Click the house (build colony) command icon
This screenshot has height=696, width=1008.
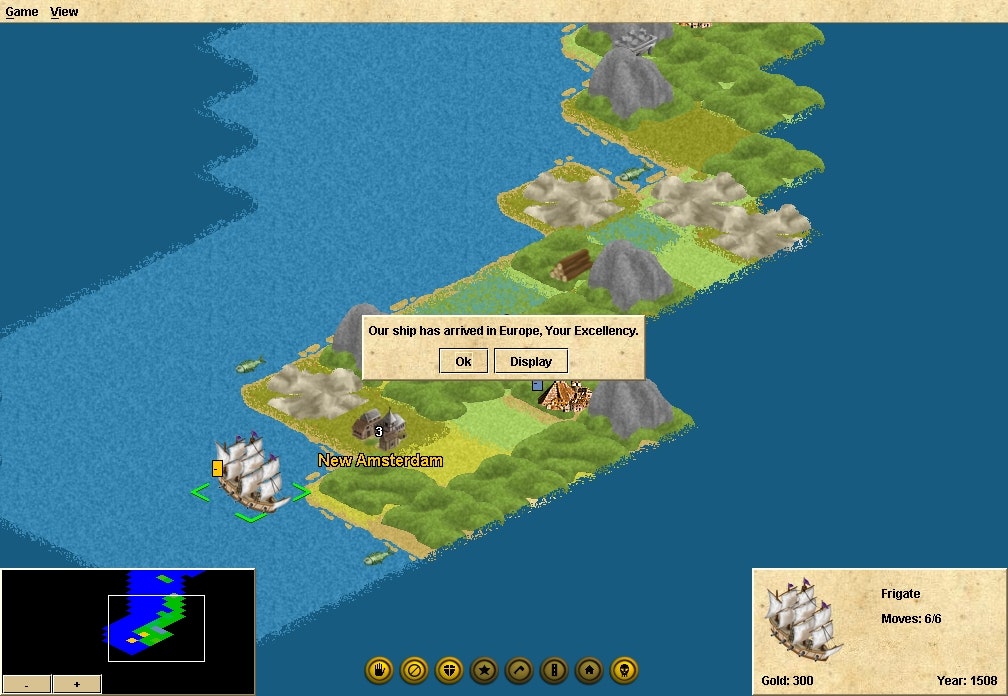click(589, 670)
